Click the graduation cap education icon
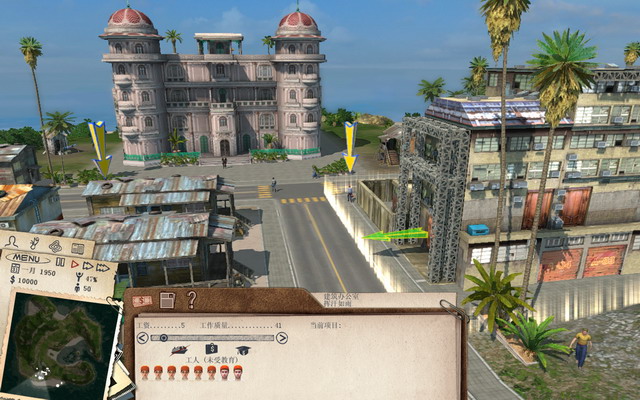 click(242, 351)
